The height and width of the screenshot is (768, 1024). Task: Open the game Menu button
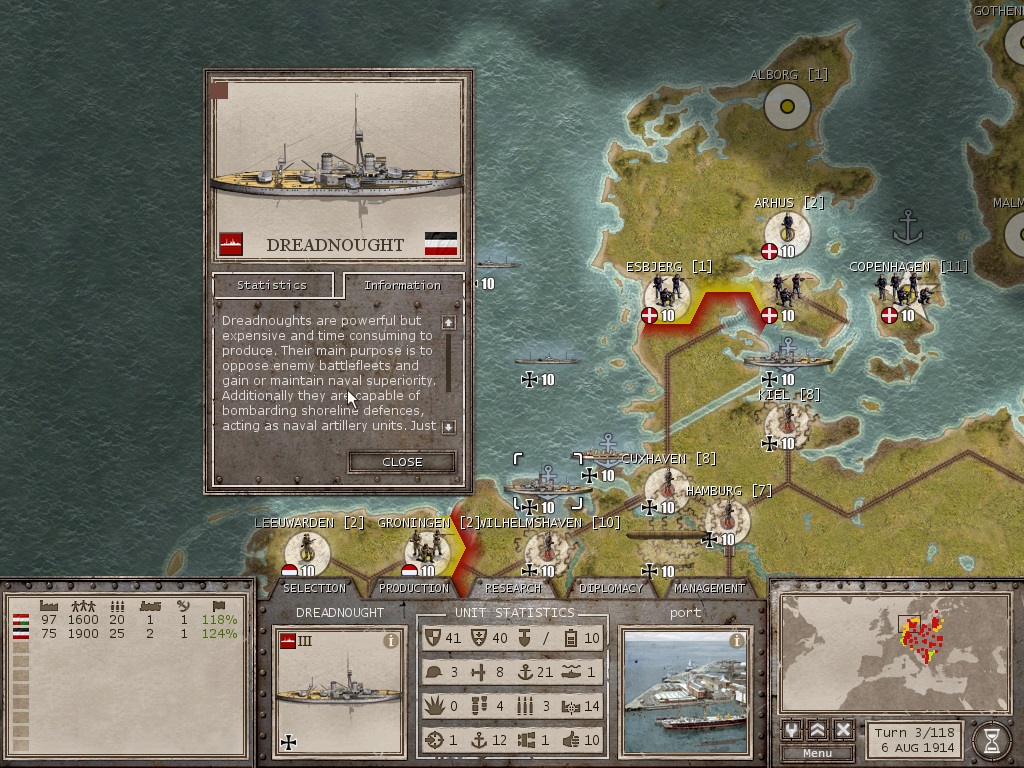click(816, 753)
